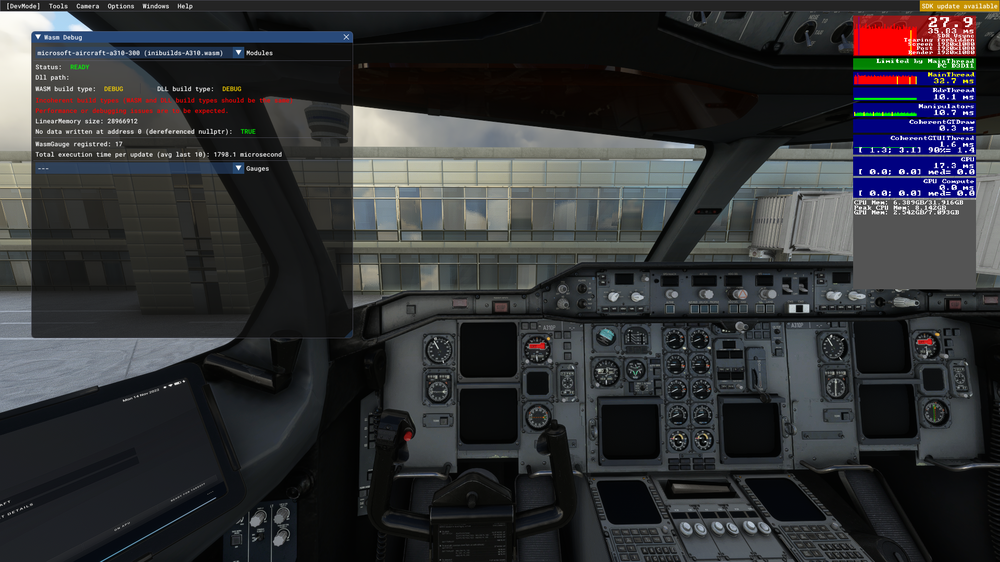Expand the Gauges dropdown
Image resolution: width=1000 pixels, height=562 pixels.
[238, 168]
